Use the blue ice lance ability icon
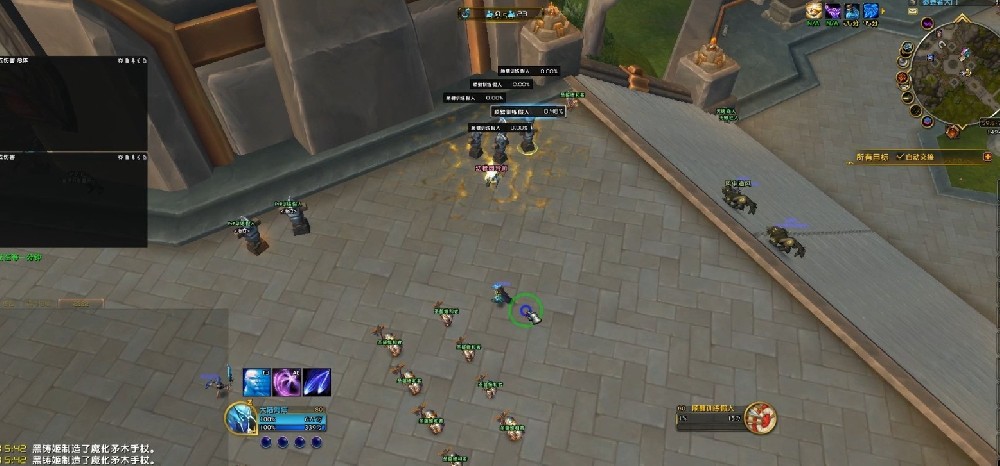The width and height of the screenshot is (1000, 466). [317, 382]
